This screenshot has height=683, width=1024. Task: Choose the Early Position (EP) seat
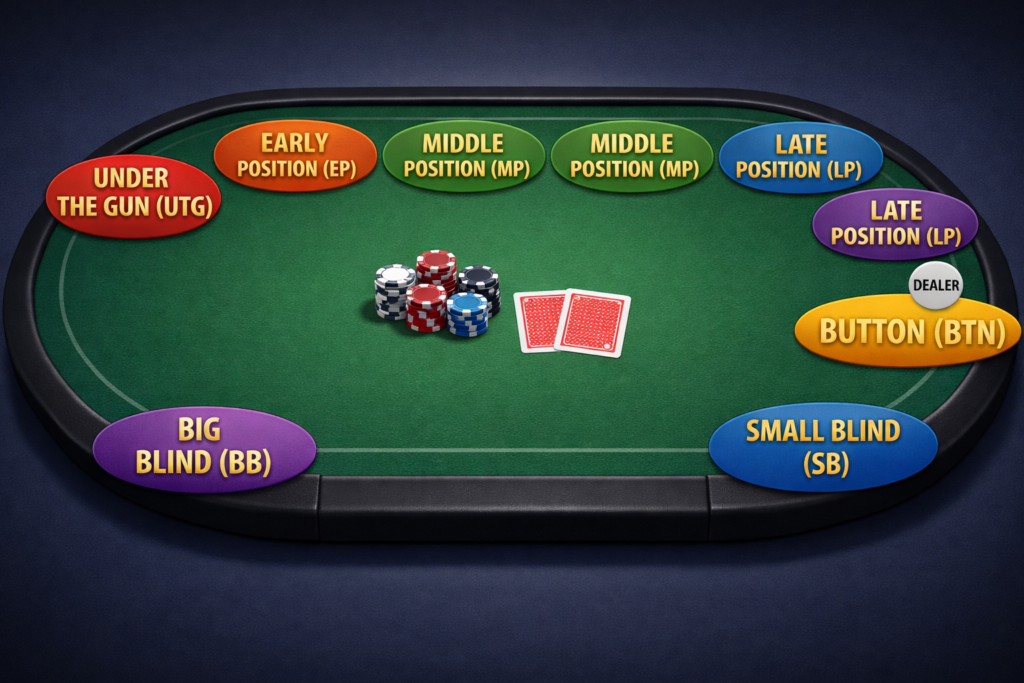coord(296,156)
